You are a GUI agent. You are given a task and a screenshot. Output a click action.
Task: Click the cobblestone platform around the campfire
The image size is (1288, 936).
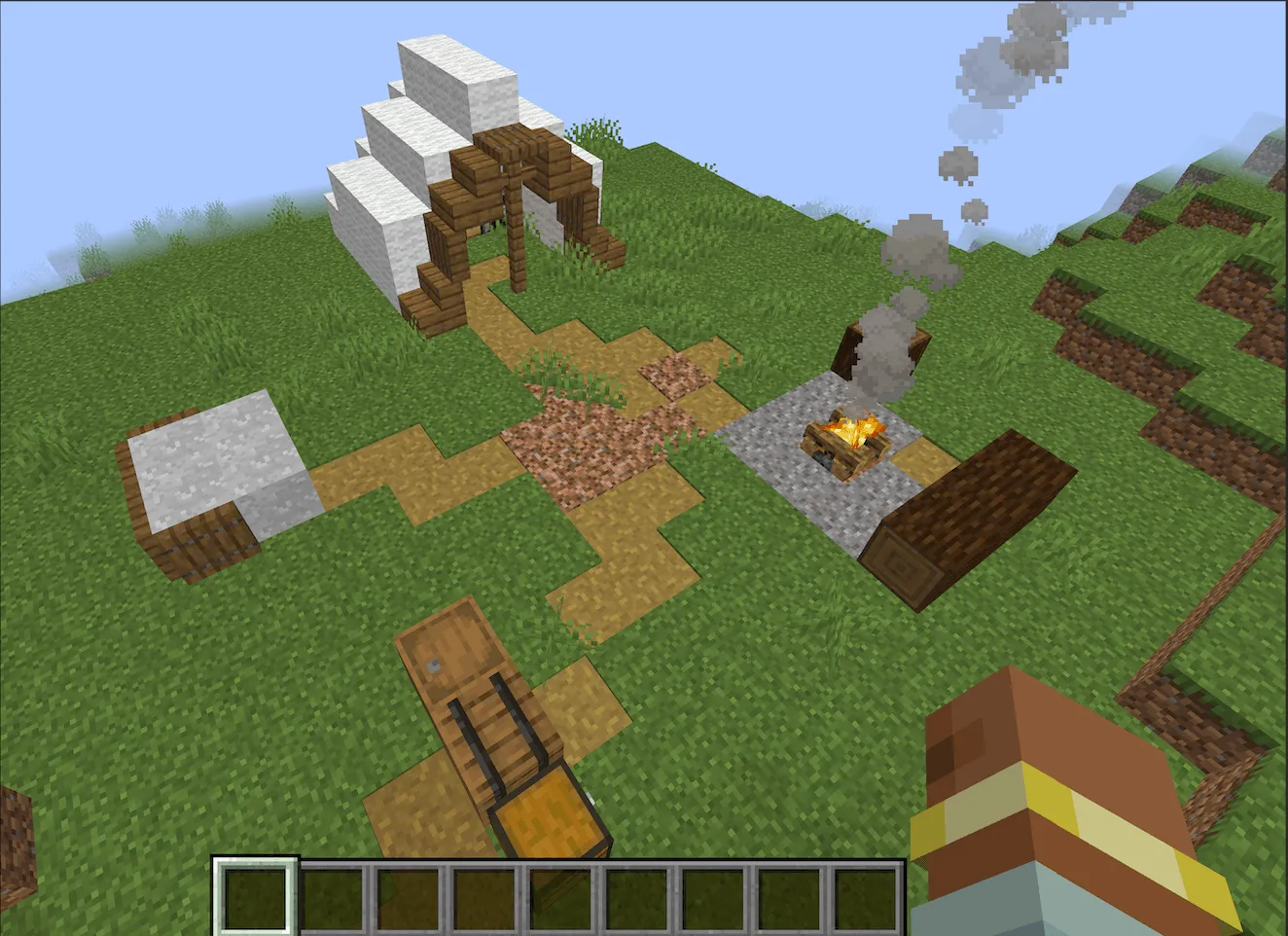click(778, 467)
